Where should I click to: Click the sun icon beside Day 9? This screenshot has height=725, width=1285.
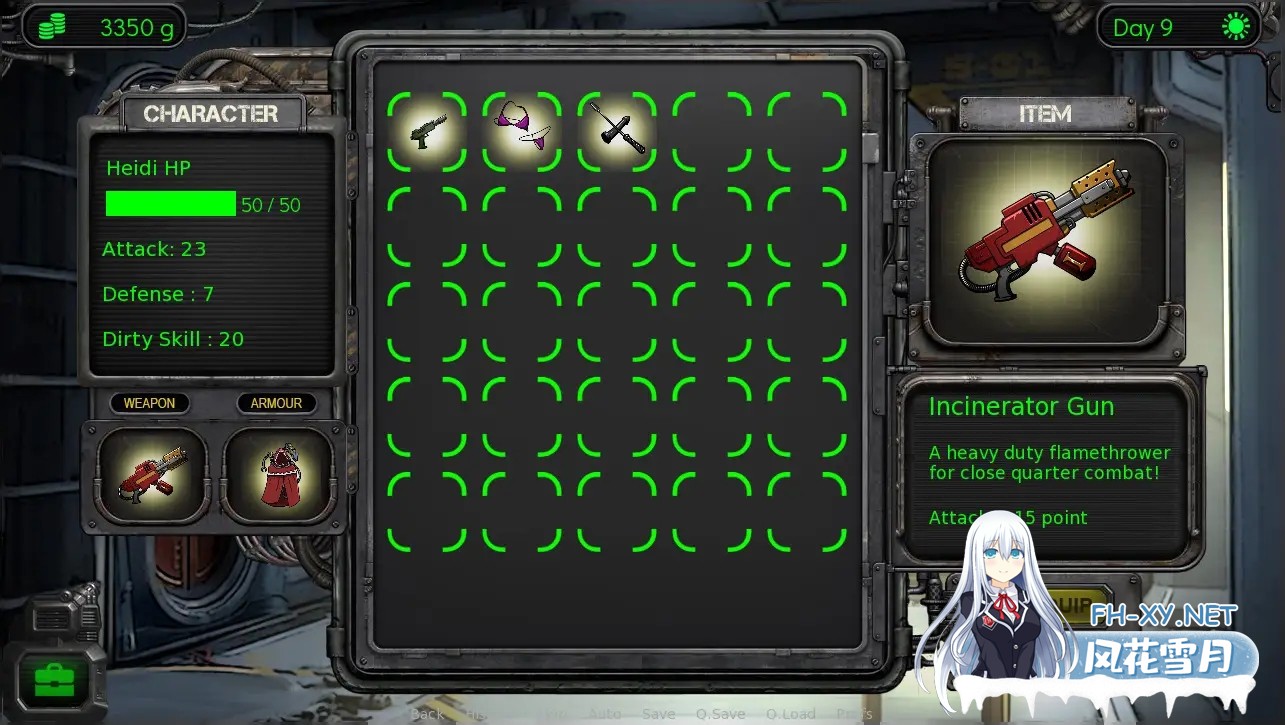click(x=1235, y=27)
